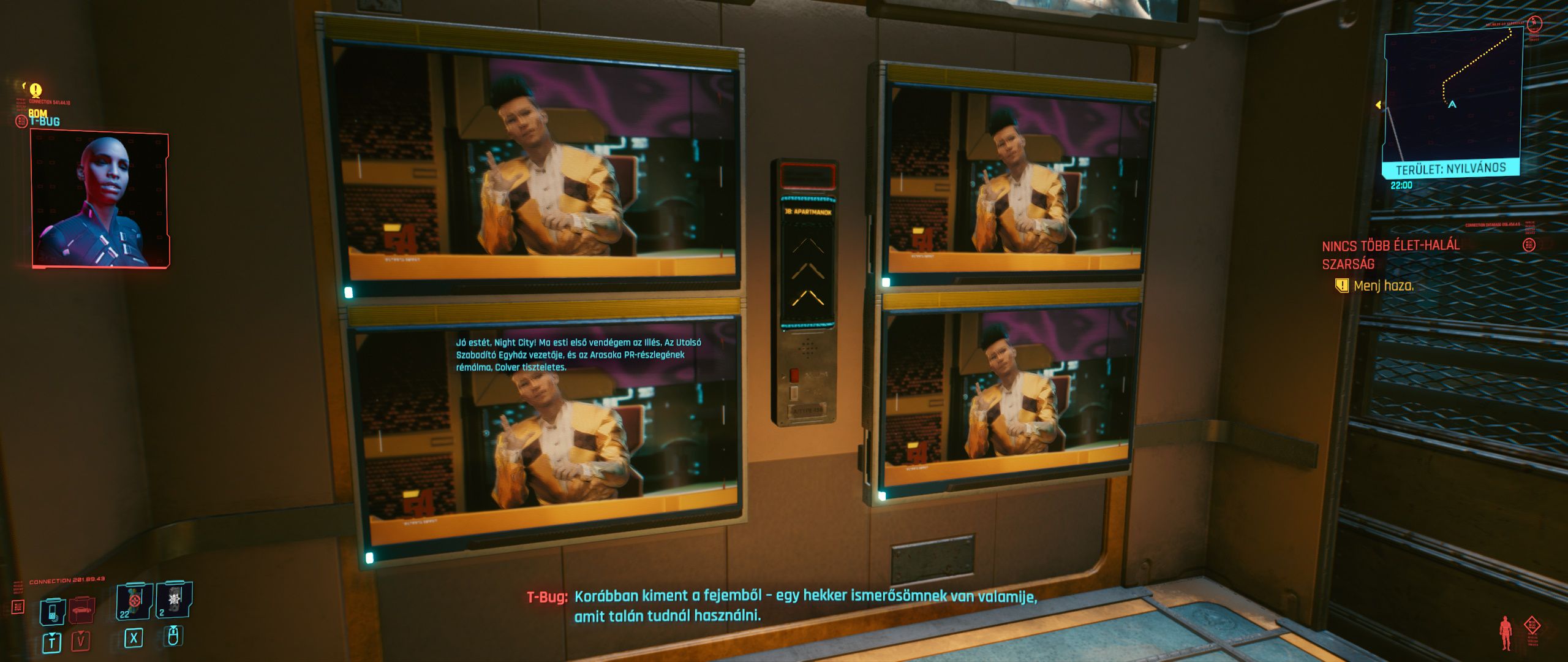The image size is (1568, 662).
Task: Click the red quest tracker icon beside the objective
Action: point(1529,245)
